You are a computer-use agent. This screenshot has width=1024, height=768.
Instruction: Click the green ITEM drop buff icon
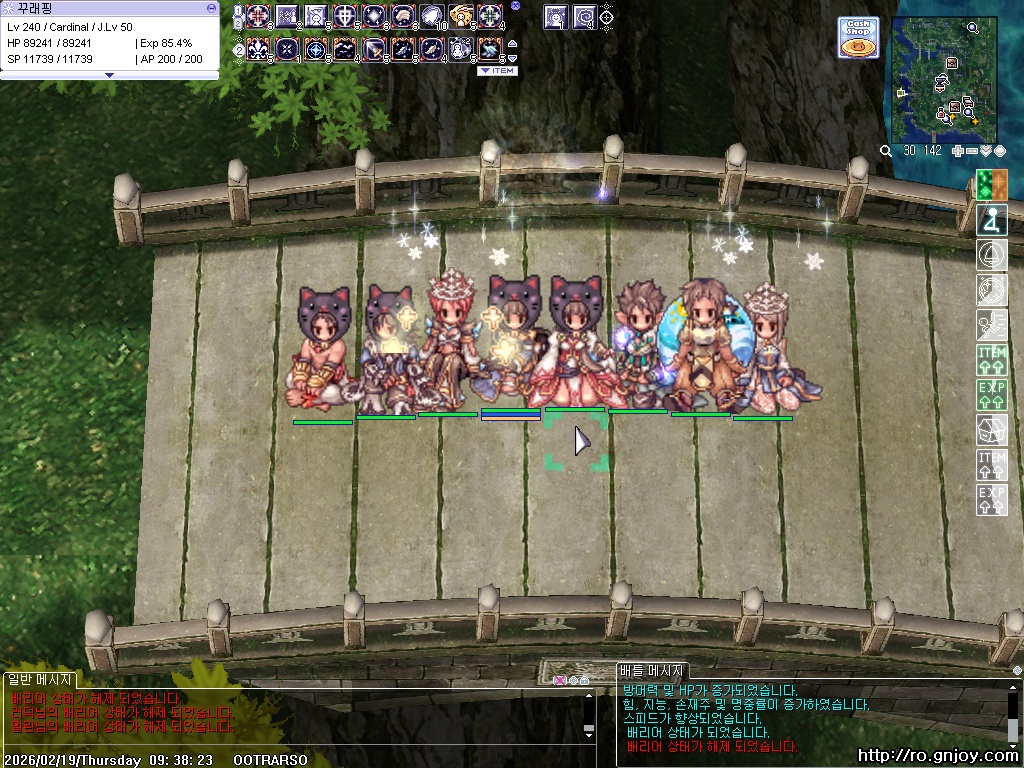pos(991,359)
